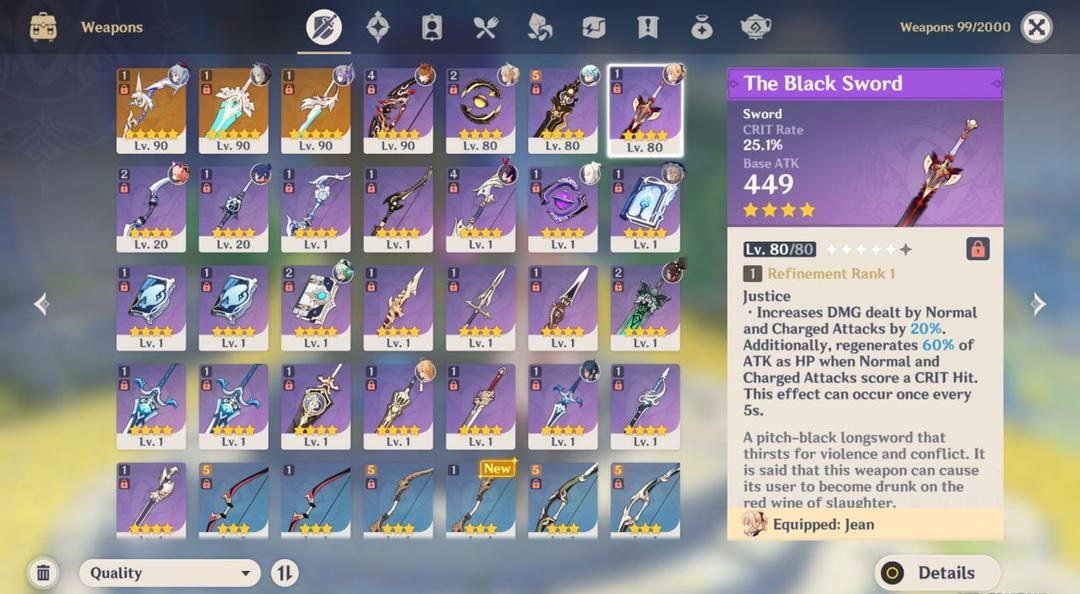1080x594 pixels.
Task: Switch to the Artifacts tab
Action: pyautogui.click(x=378, y=27)
